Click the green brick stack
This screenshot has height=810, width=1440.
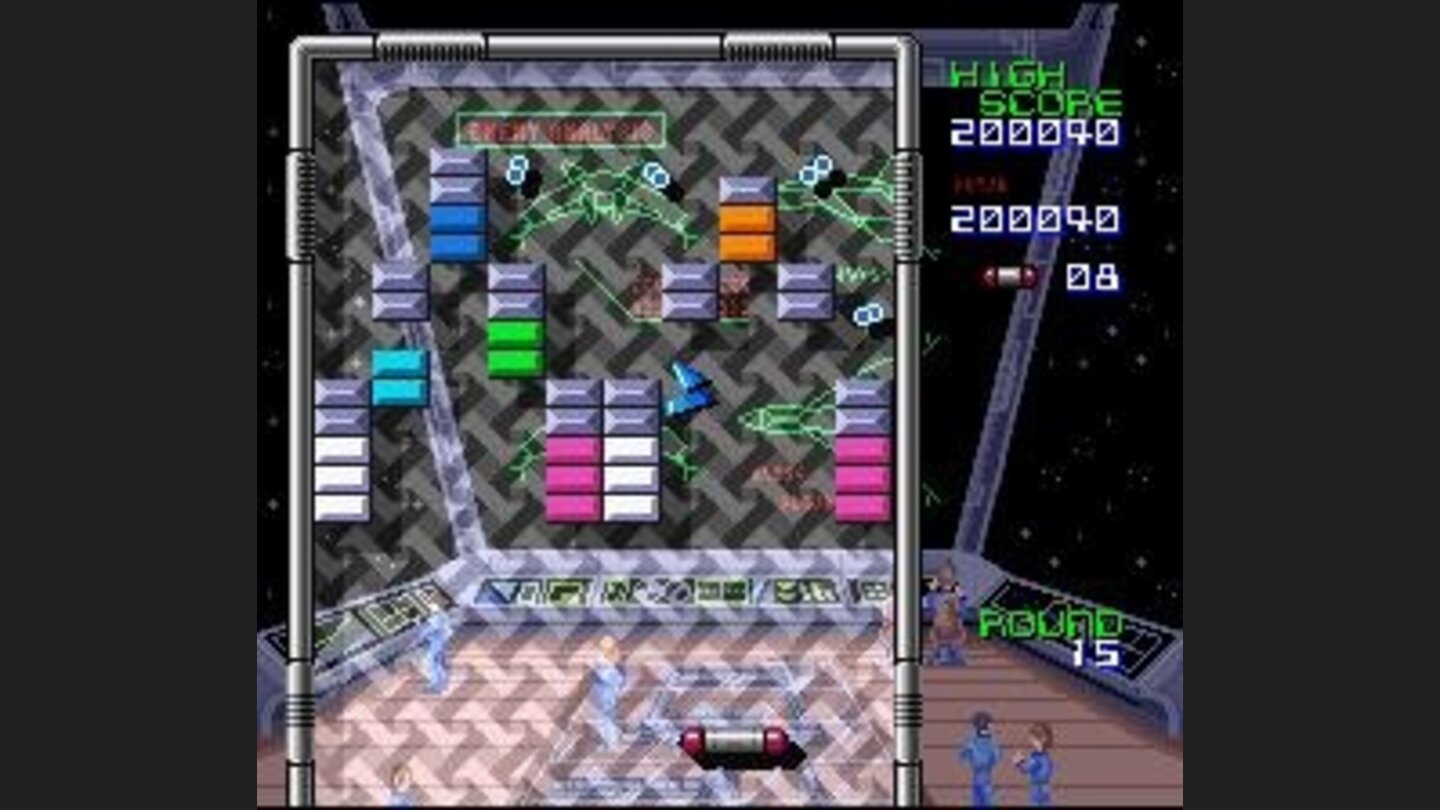pyautogui.click(x=518, y=340)
